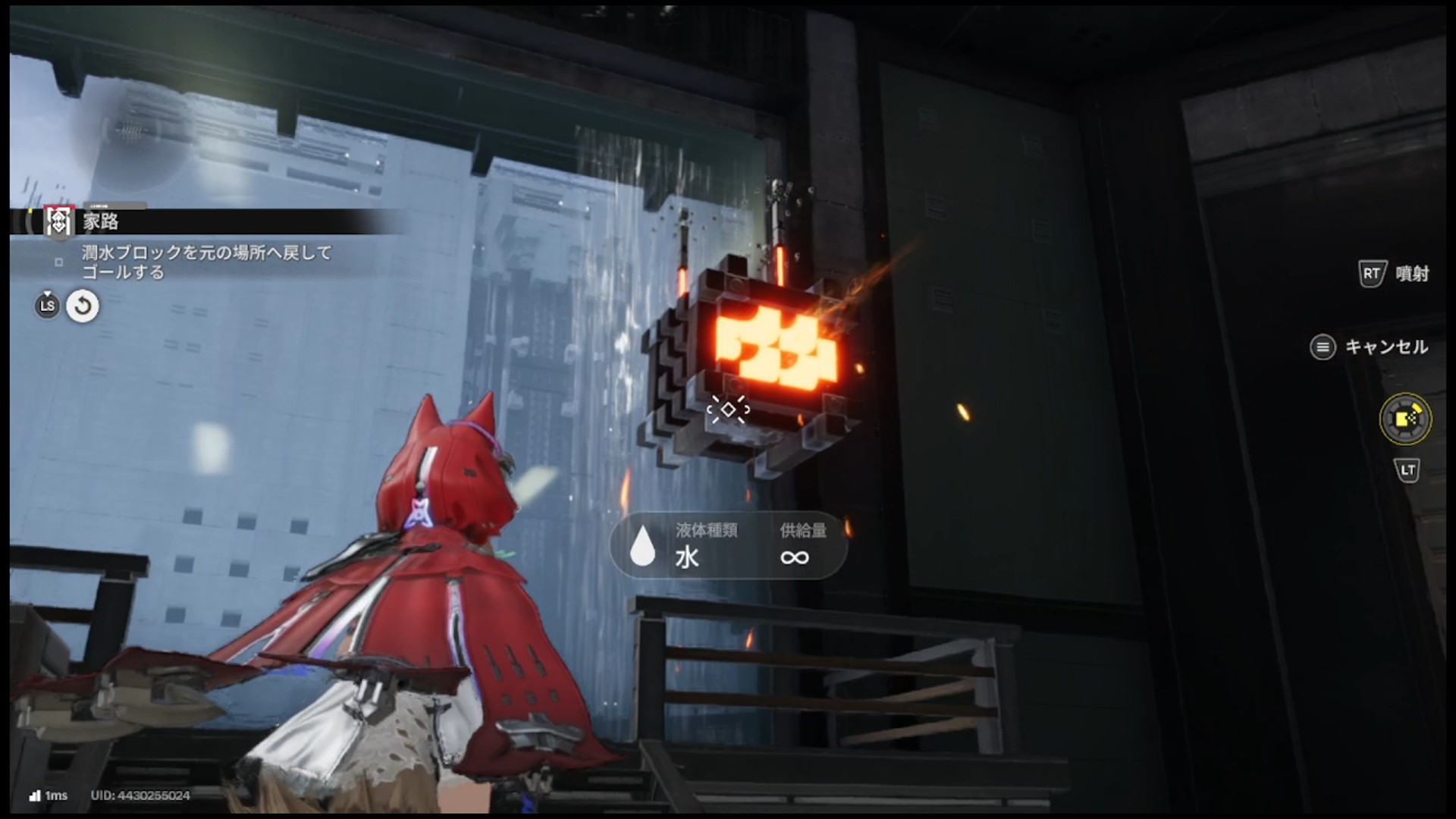The width and height of the screenshot is (1456, 819).
Task: Open the 家路 quest tracker entry
Action: [100, 221]
